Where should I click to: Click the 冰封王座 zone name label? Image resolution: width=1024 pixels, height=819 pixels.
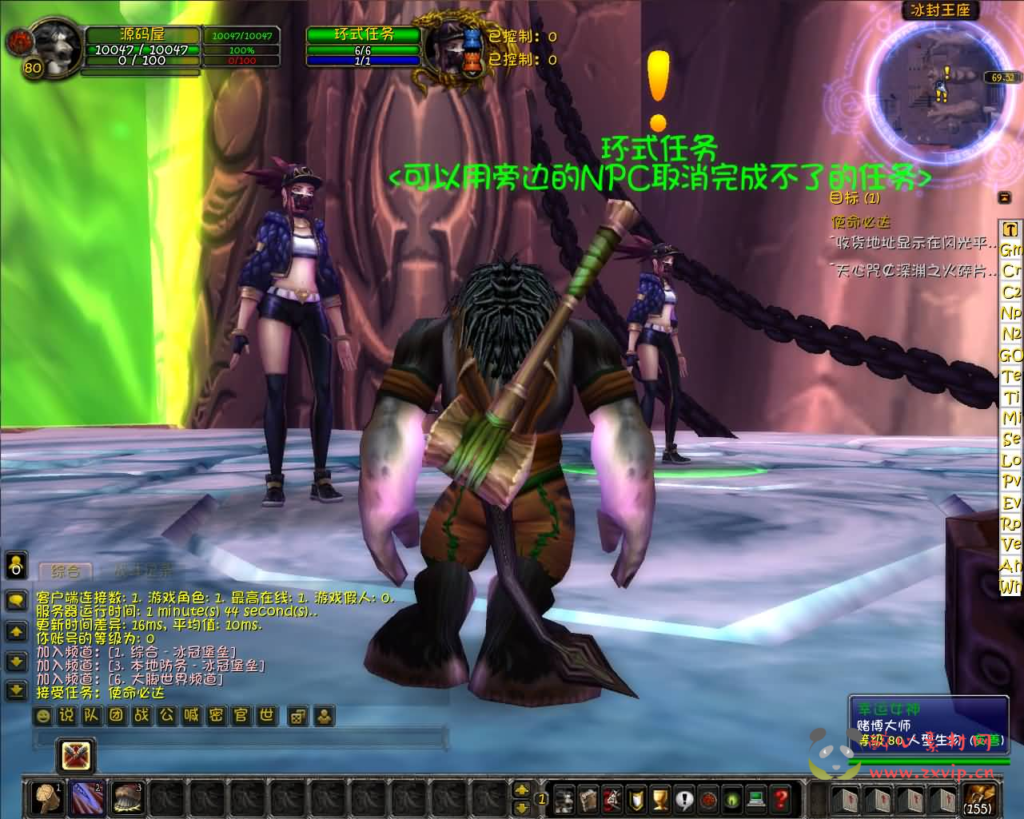[x=927, y=12]
